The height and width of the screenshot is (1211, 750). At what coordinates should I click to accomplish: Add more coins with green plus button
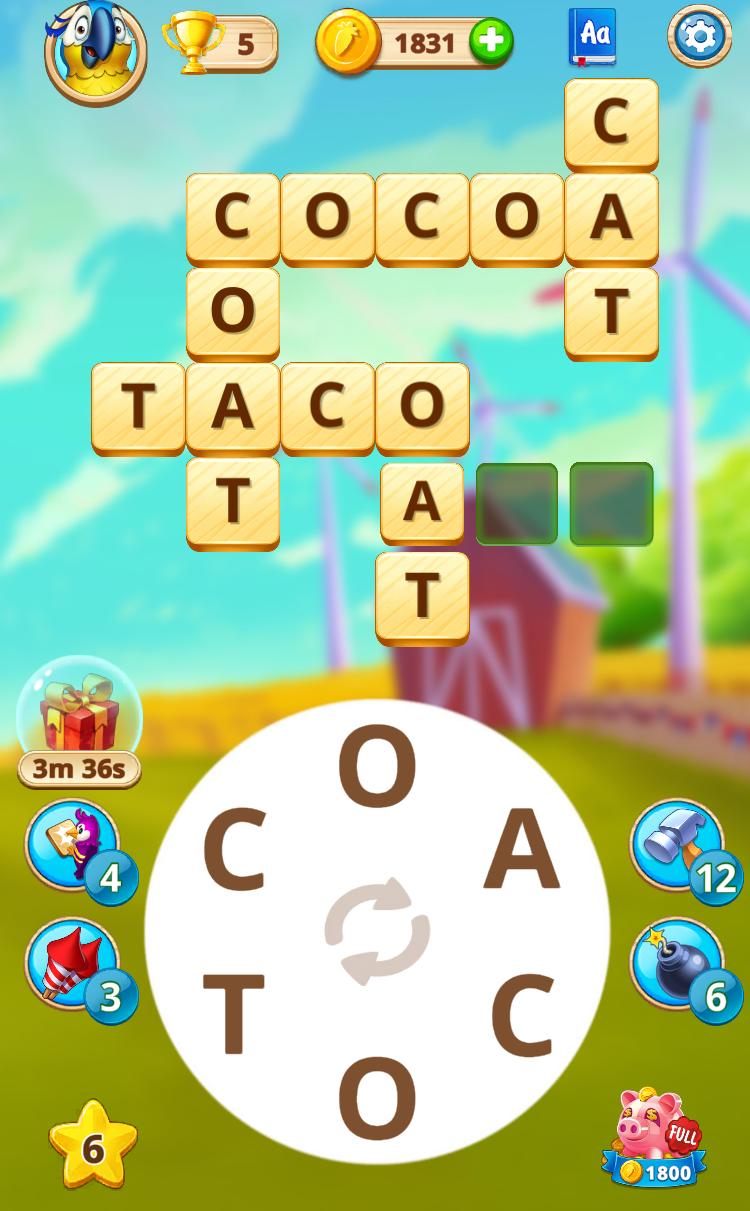coord(491,43)
